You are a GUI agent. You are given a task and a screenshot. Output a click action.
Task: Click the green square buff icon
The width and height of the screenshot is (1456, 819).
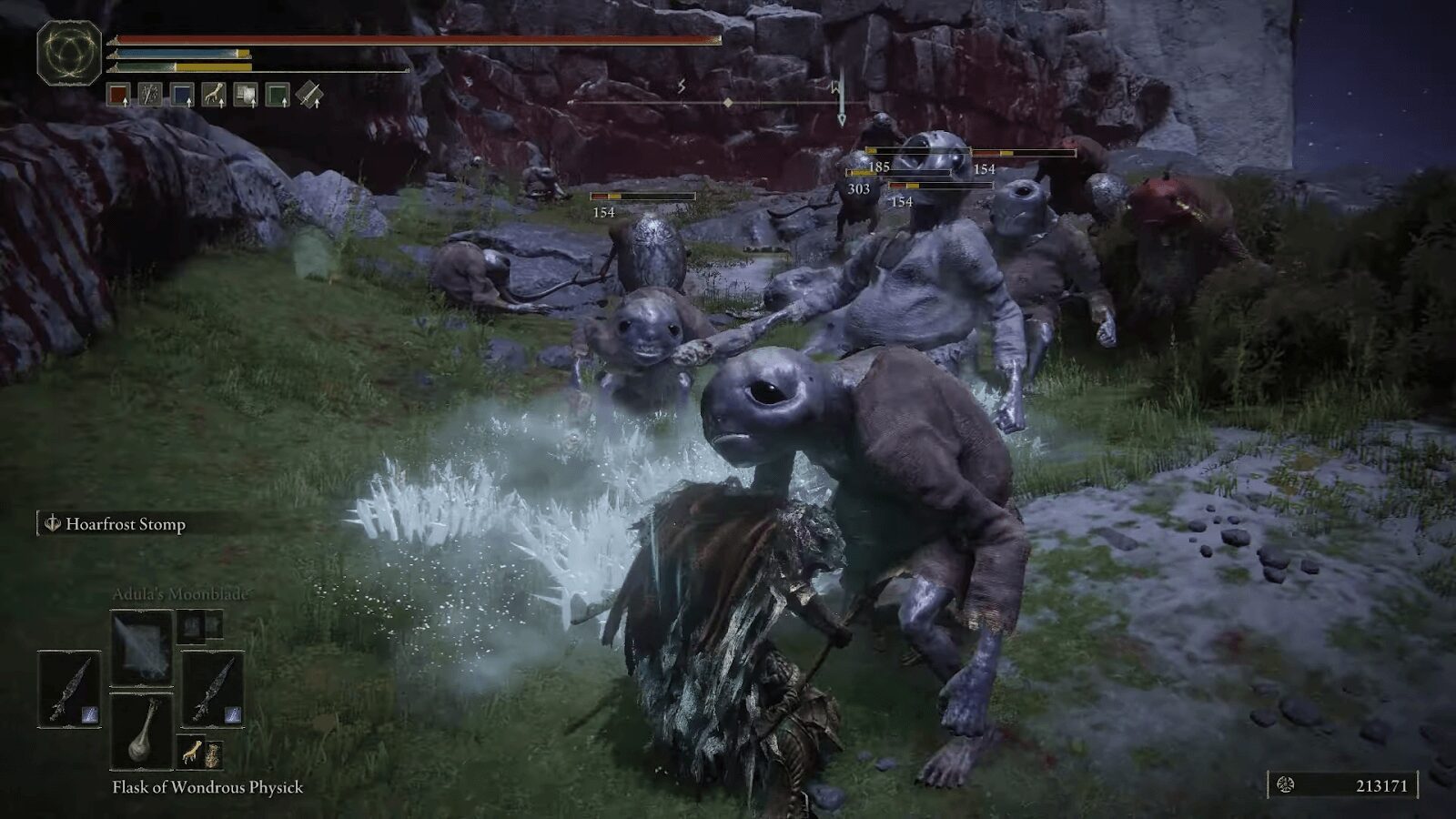278,95
